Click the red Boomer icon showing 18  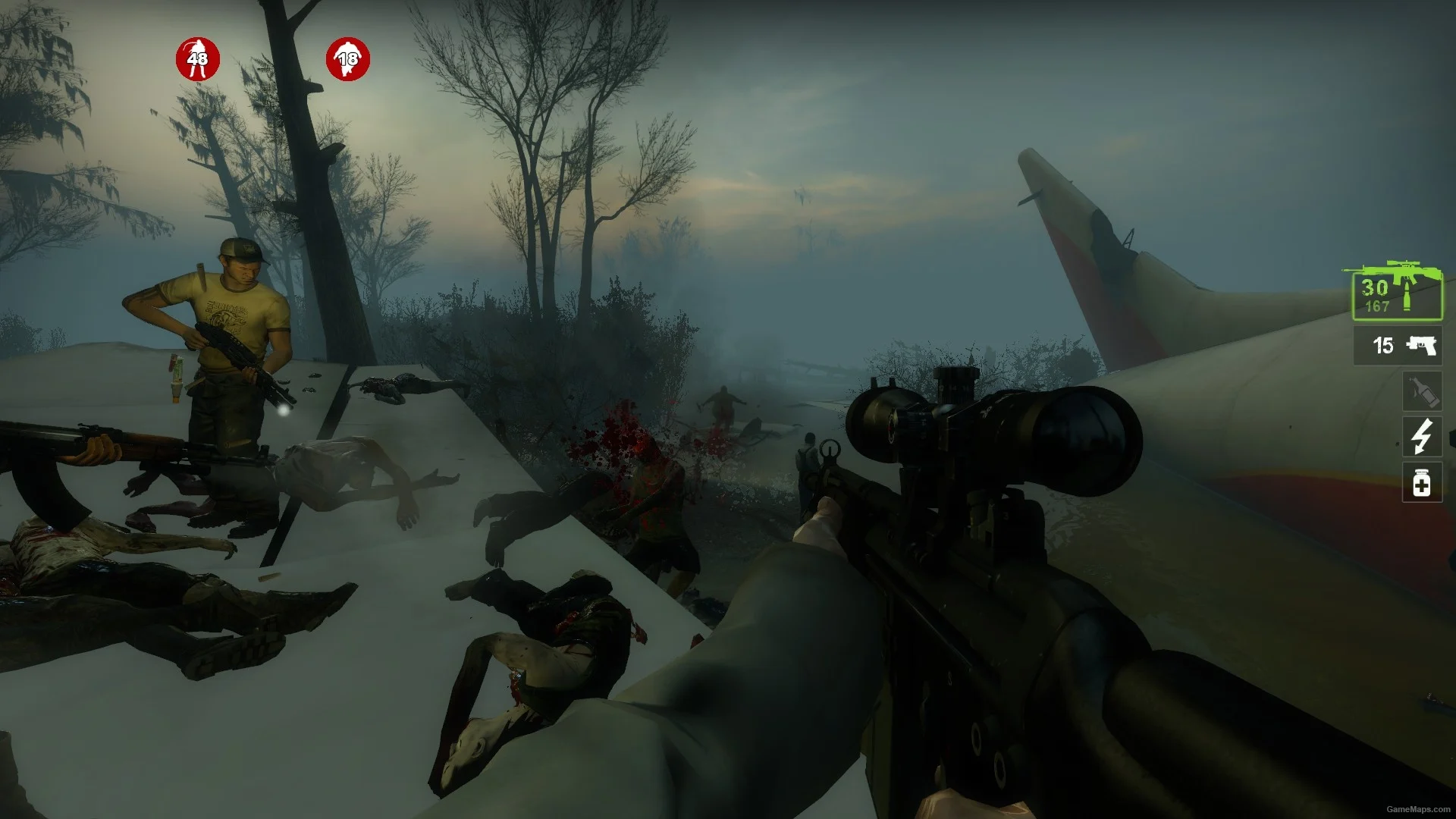348,59
